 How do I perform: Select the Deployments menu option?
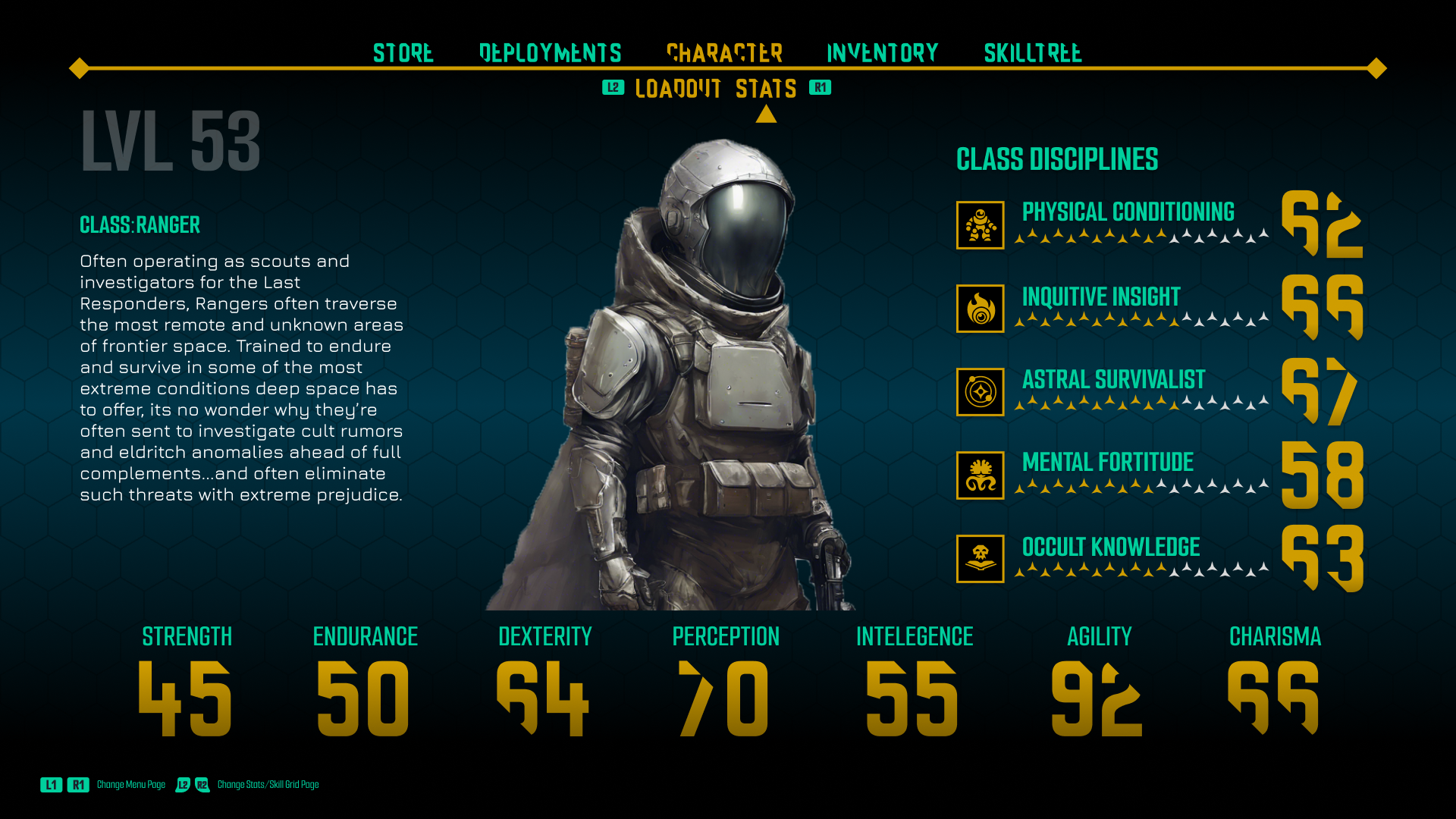click(x=548, y=52)
